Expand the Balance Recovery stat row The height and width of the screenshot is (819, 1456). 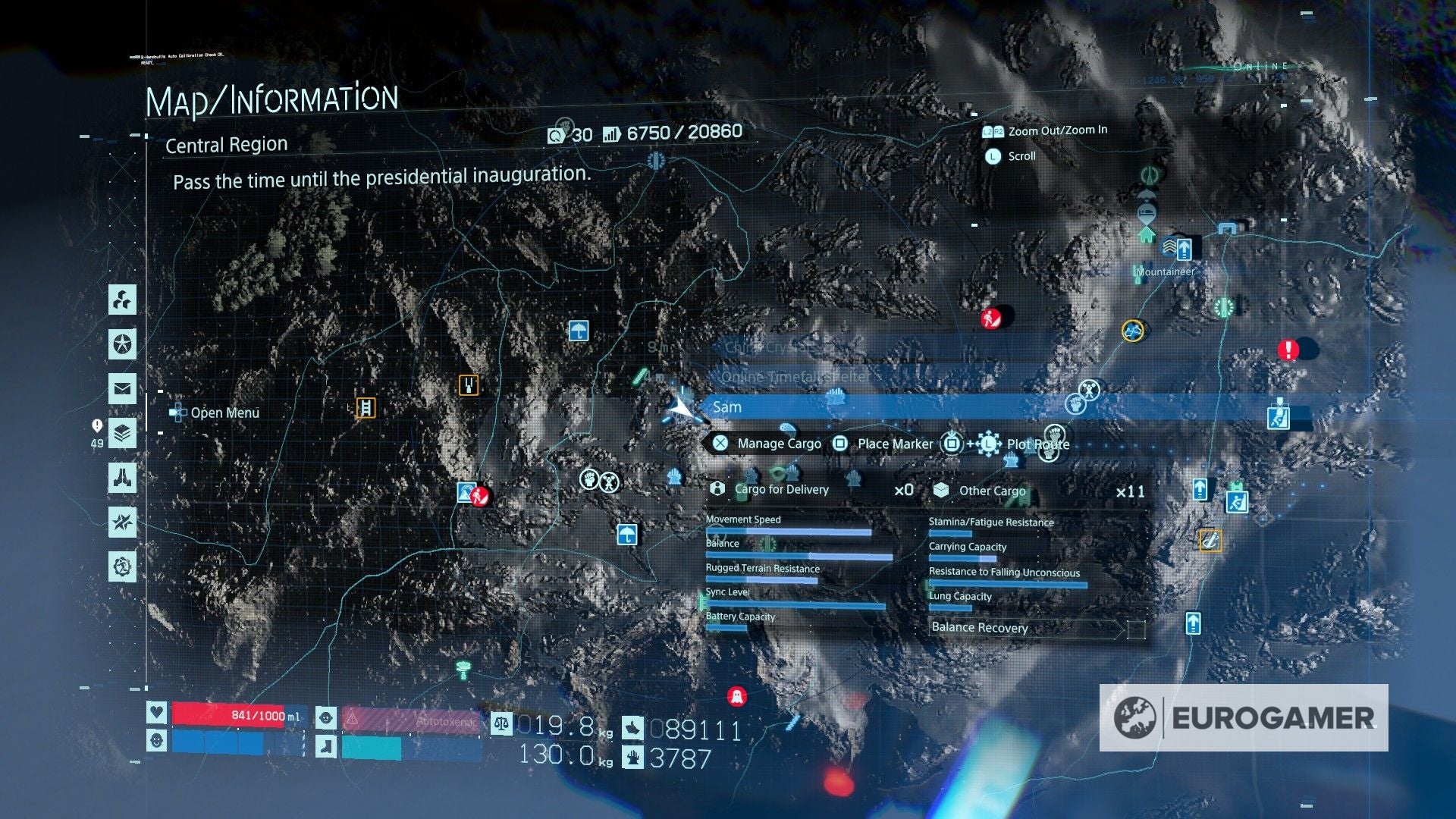click(978, 628)
